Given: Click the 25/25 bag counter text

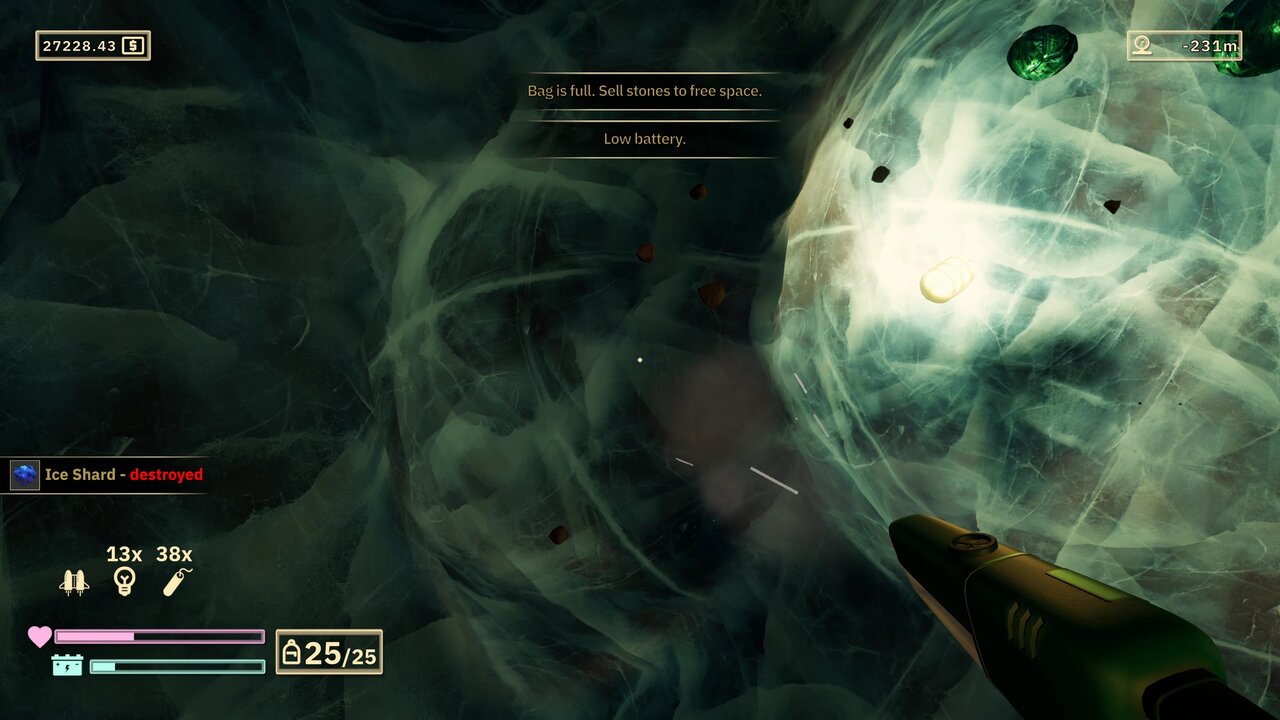Looking at the screenshot, I should tap(340, 653).
